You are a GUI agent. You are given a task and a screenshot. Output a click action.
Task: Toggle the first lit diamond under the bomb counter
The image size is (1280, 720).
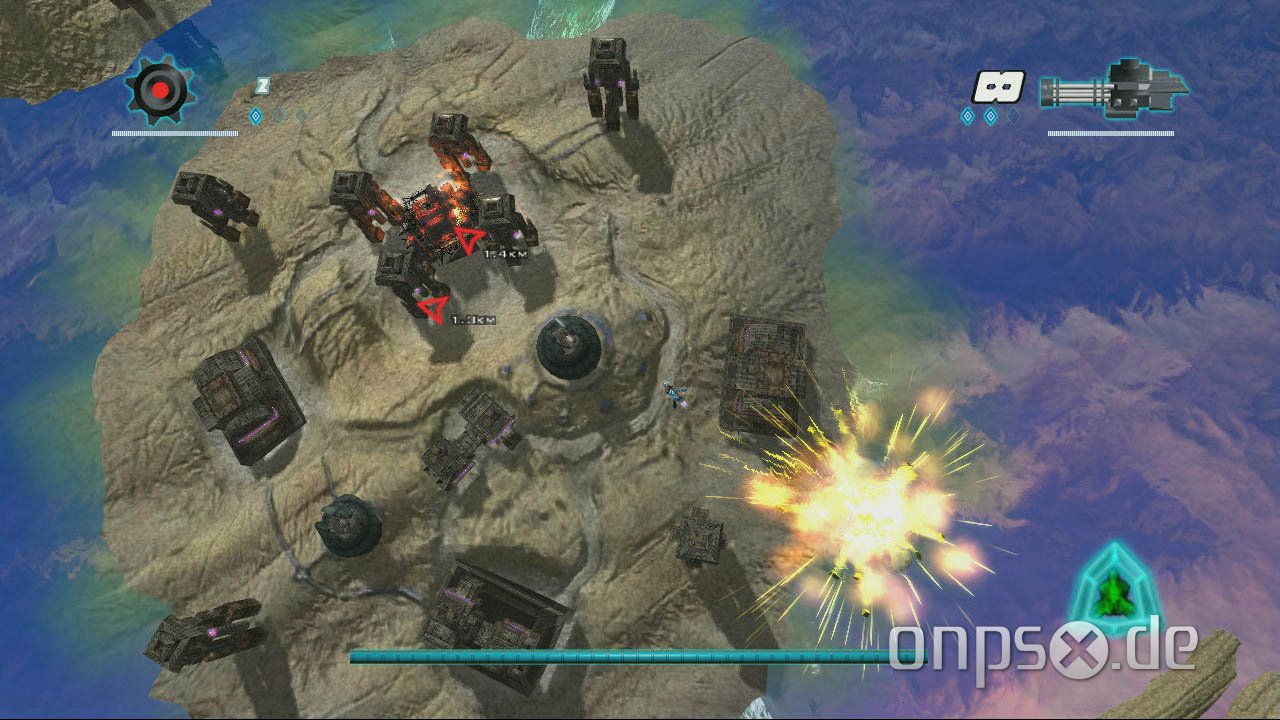point(967,115)
